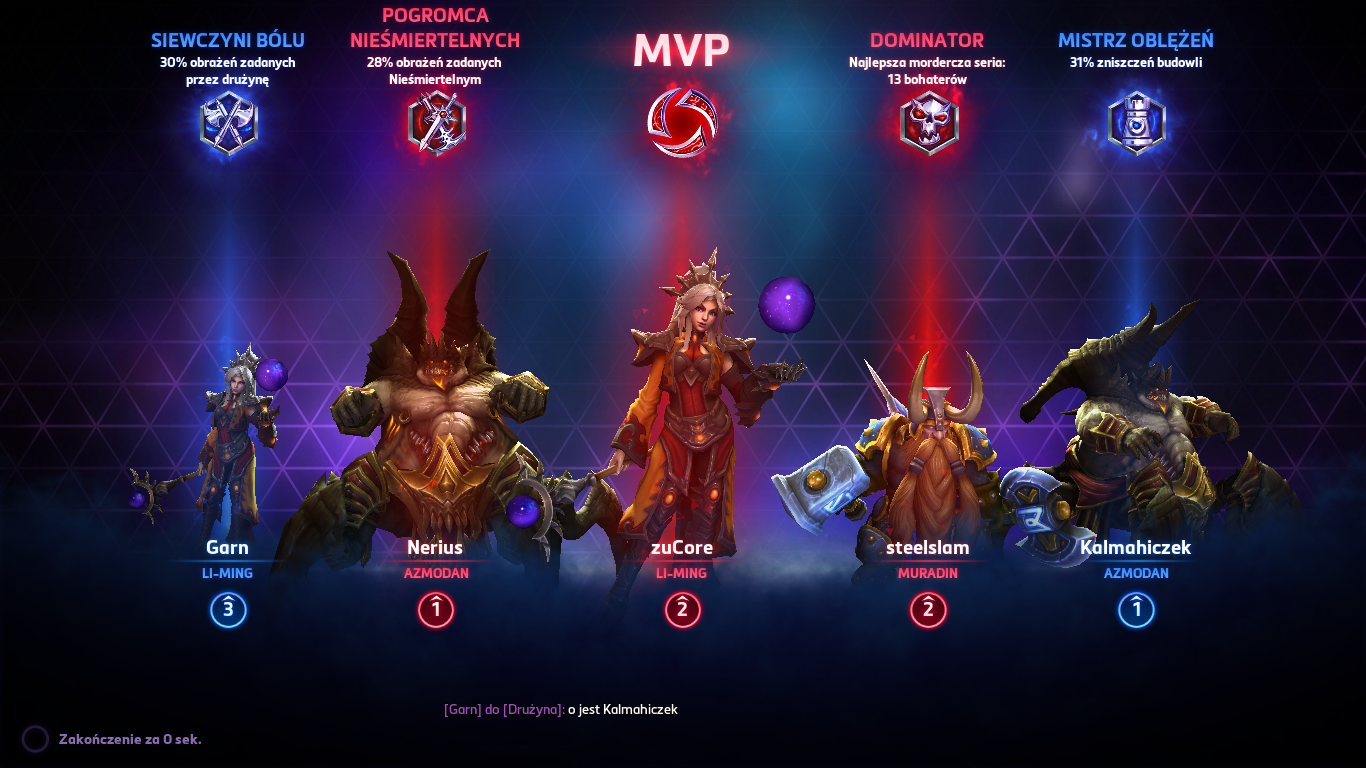This screenshot has width=1366, height=768.
Task: Click the Zakończenie za 0 sek. text
Action: click(x=129, y=739)
